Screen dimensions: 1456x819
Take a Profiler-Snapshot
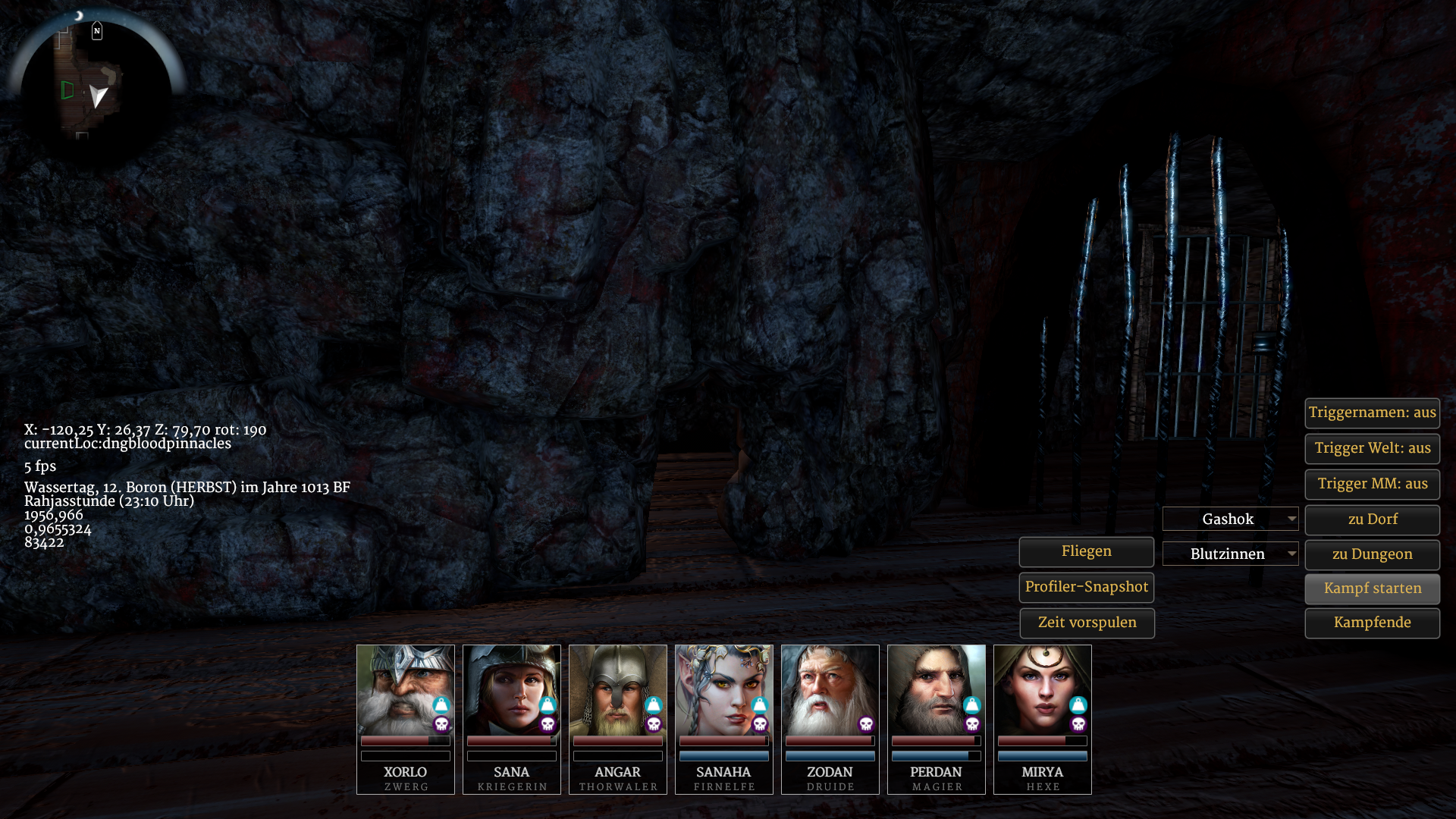click(1086, 587)
